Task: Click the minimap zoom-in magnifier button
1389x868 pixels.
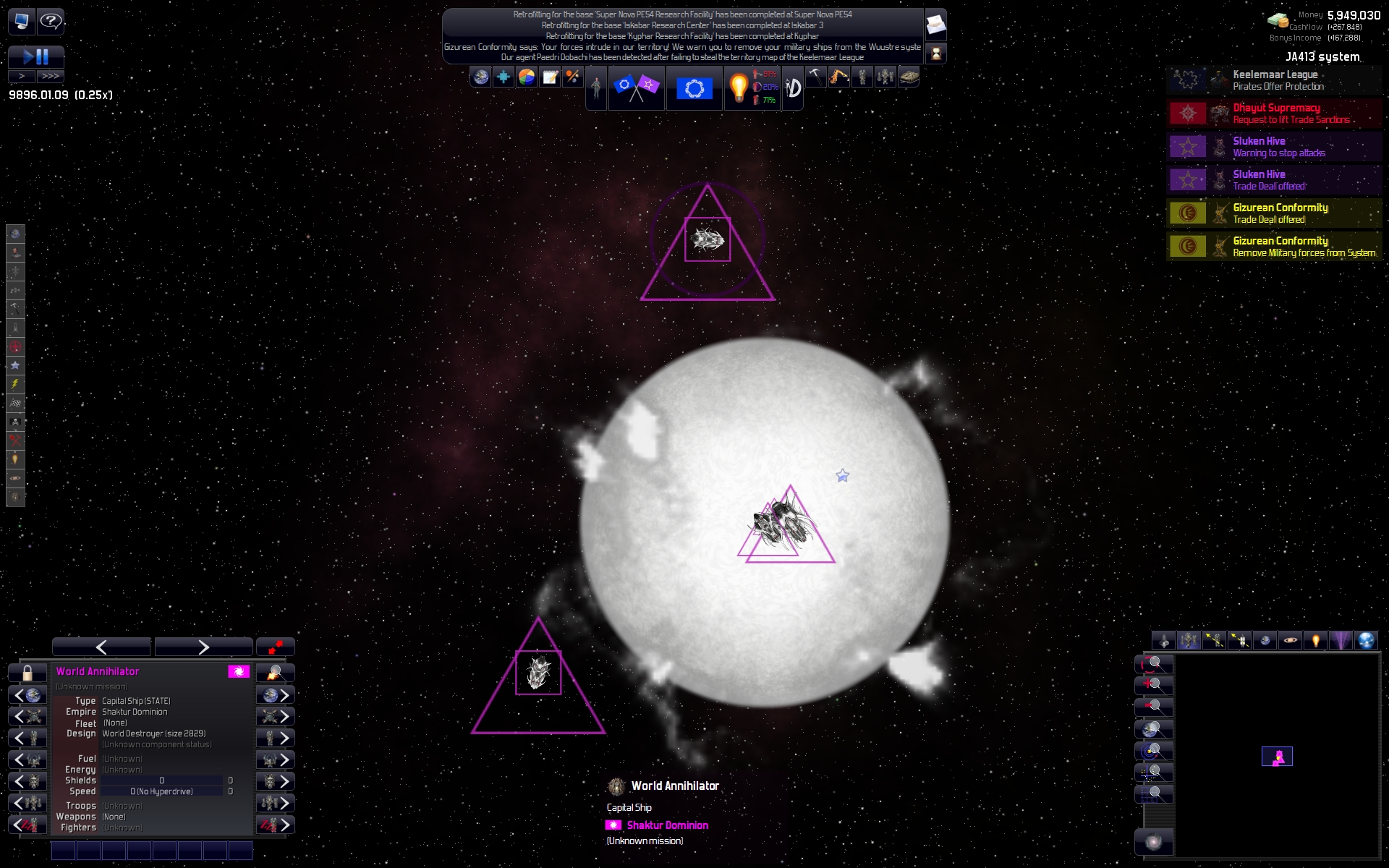Action: point(1153,685)
